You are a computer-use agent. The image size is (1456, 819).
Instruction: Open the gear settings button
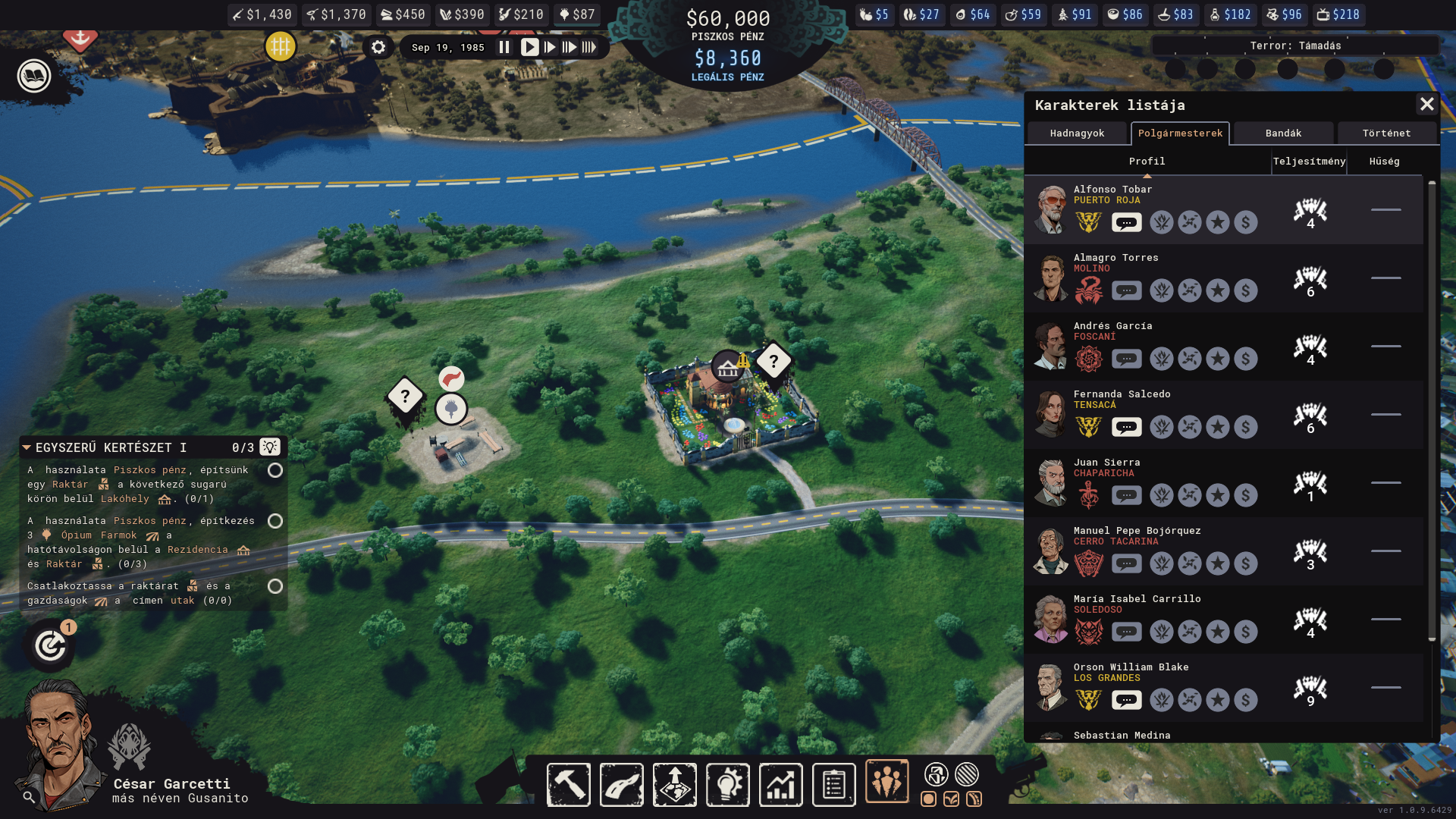[x=378, y=47]
